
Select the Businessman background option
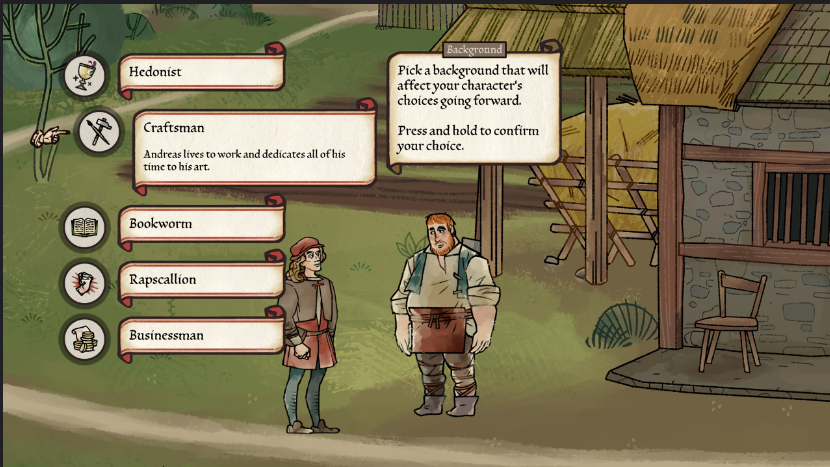202,336
